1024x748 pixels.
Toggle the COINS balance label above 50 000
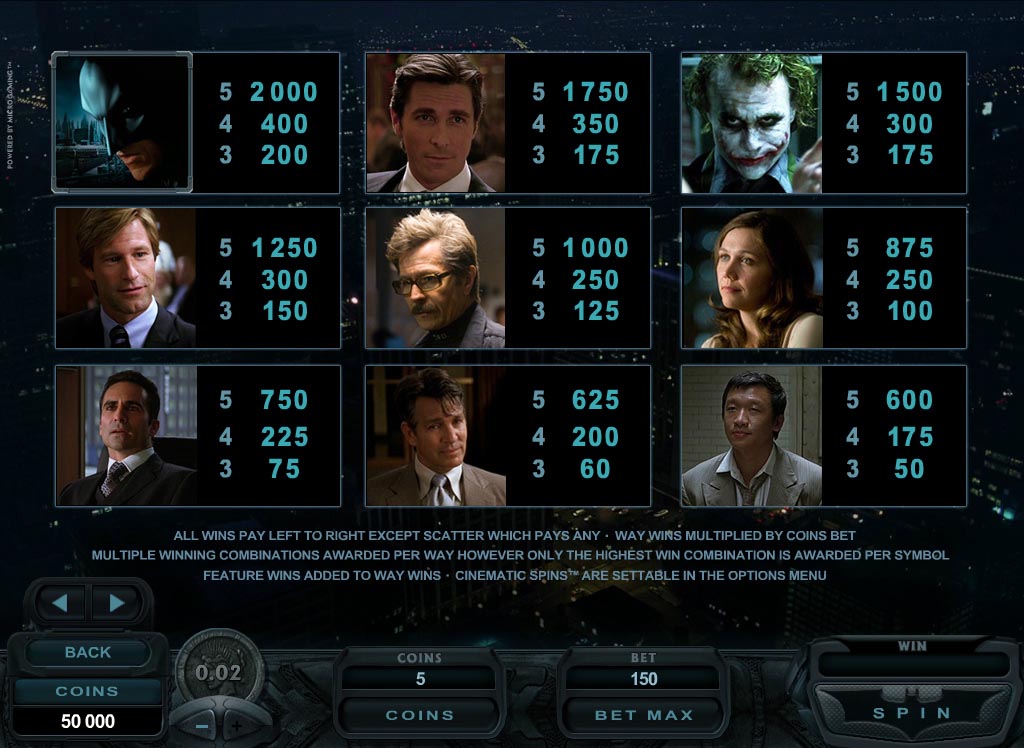(87, 691)
